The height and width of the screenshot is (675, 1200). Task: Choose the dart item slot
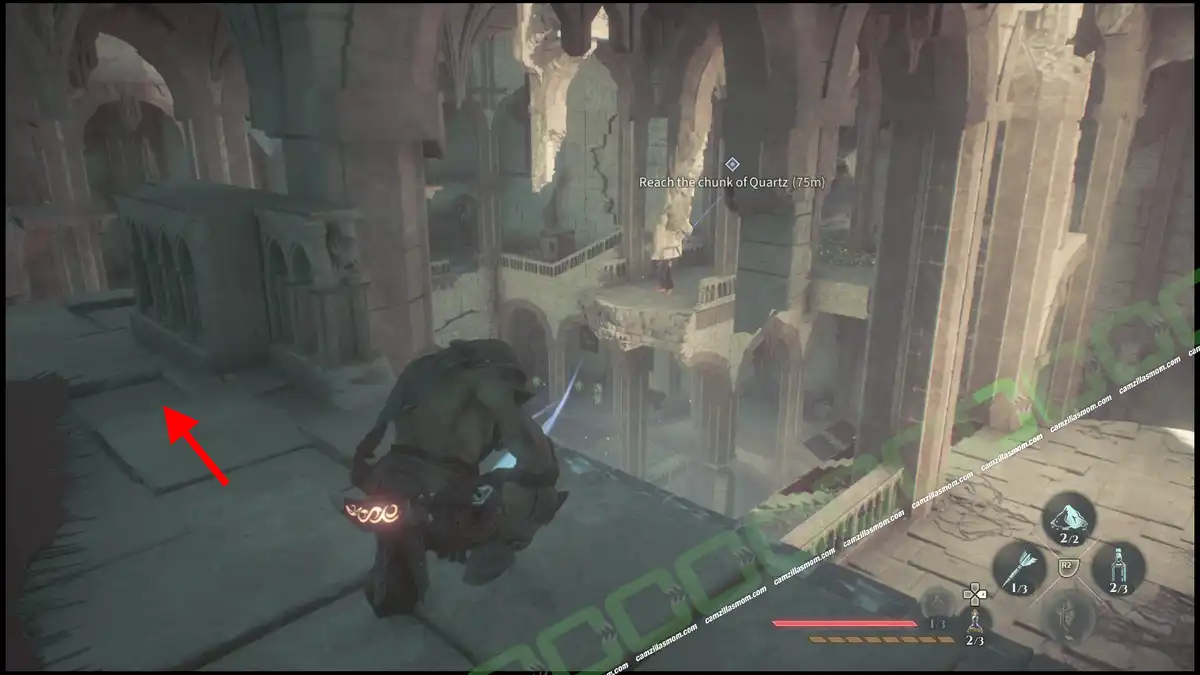coord(1019,569)
